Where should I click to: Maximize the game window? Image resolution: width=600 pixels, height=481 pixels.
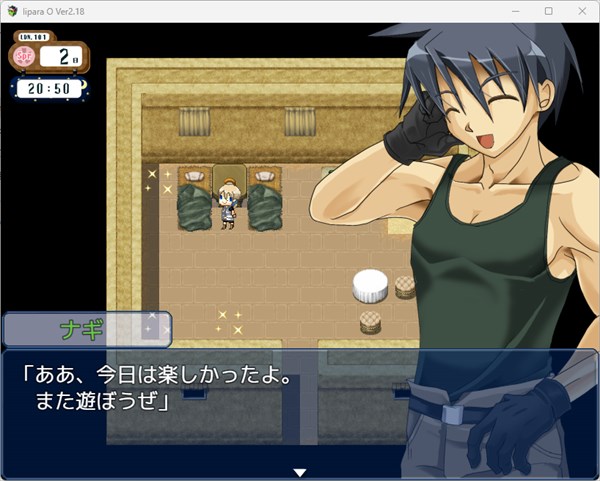coord(548,11)
